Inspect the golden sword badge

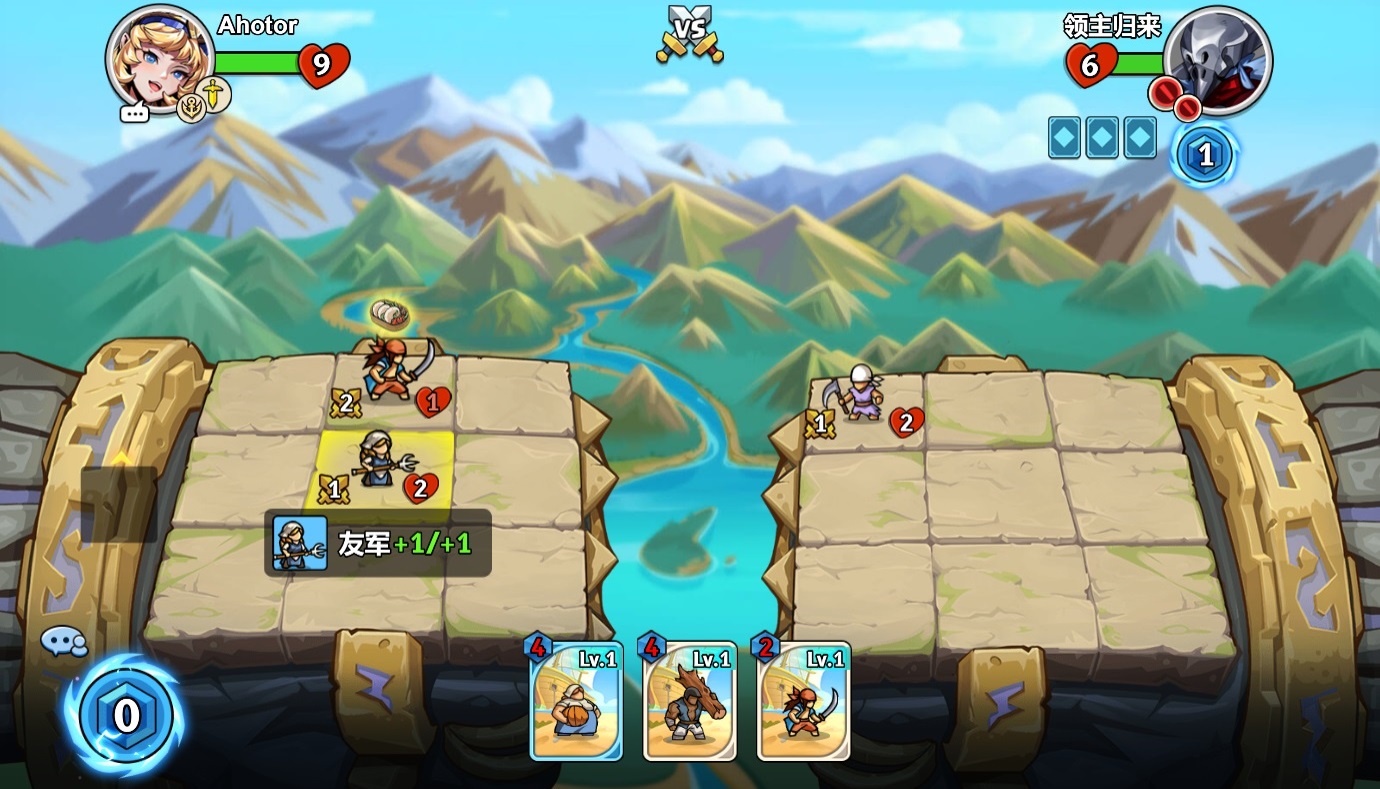pos(215,94)
